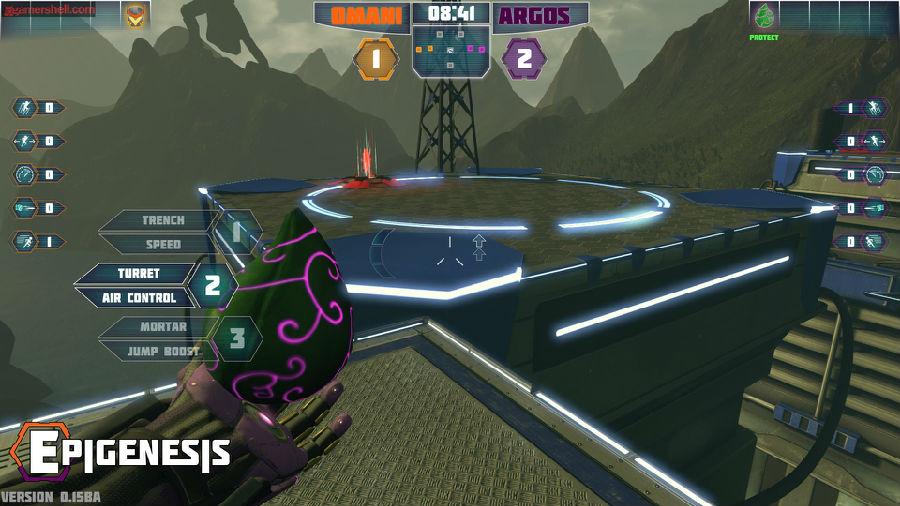Choose the Mortar option
The width and height of the screenshot is (900, 506).
tap(162, 326)
